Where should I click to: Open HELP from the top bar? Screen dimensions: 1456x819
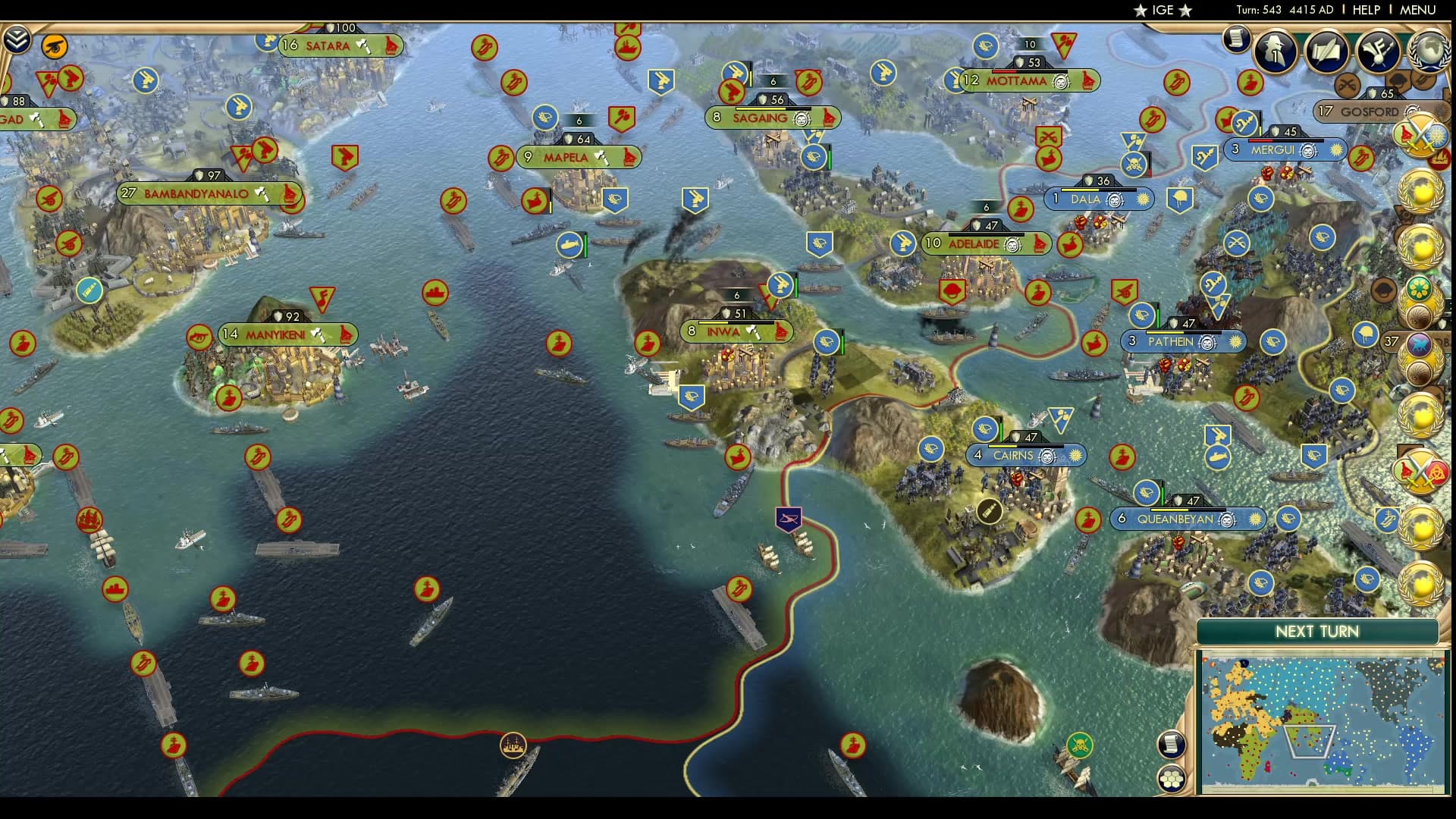(x=1369, y=11)
